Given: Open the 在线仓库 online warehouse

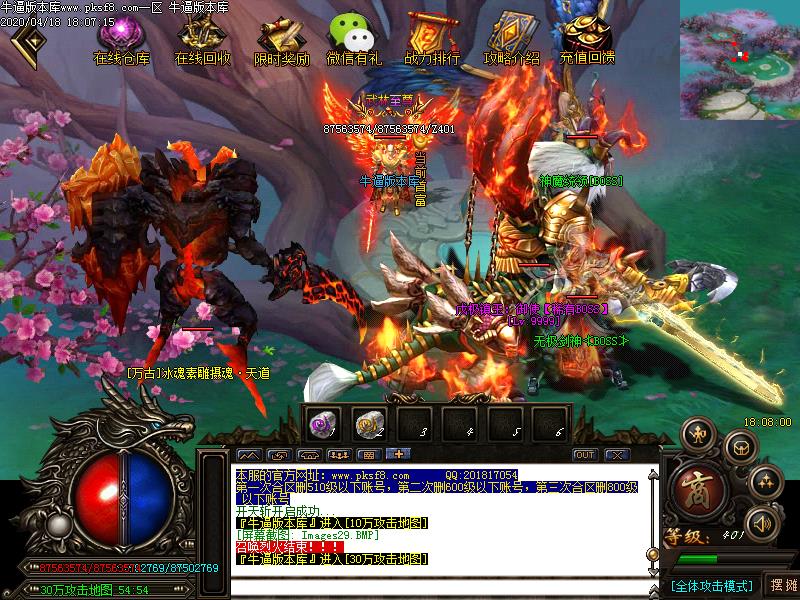Looking at the screenshot, I should (121, 40).
